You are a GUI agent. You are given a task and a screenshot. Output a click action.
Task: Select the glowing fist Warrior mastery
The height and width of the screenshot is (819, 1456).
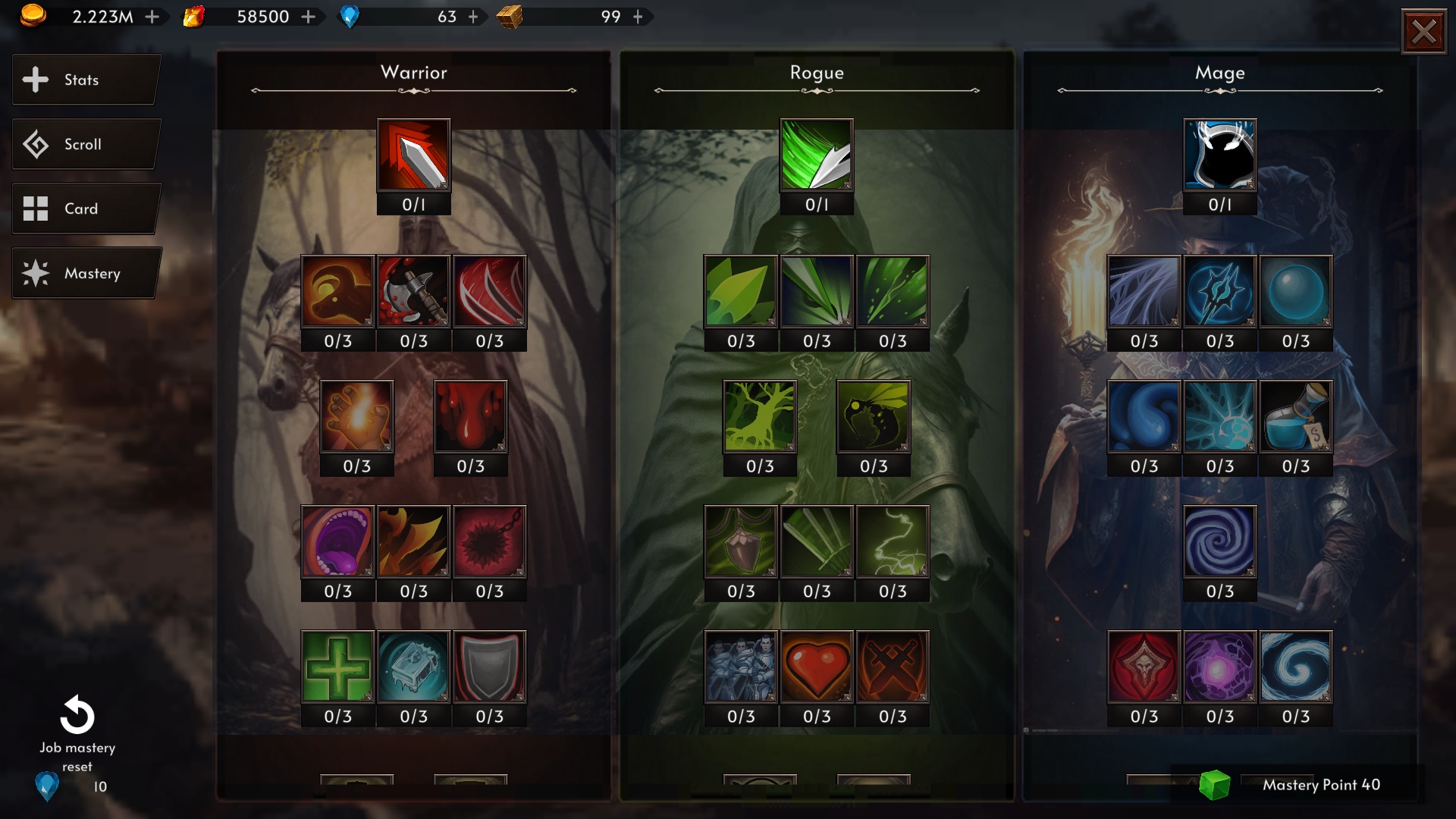[x=356, y=416]
